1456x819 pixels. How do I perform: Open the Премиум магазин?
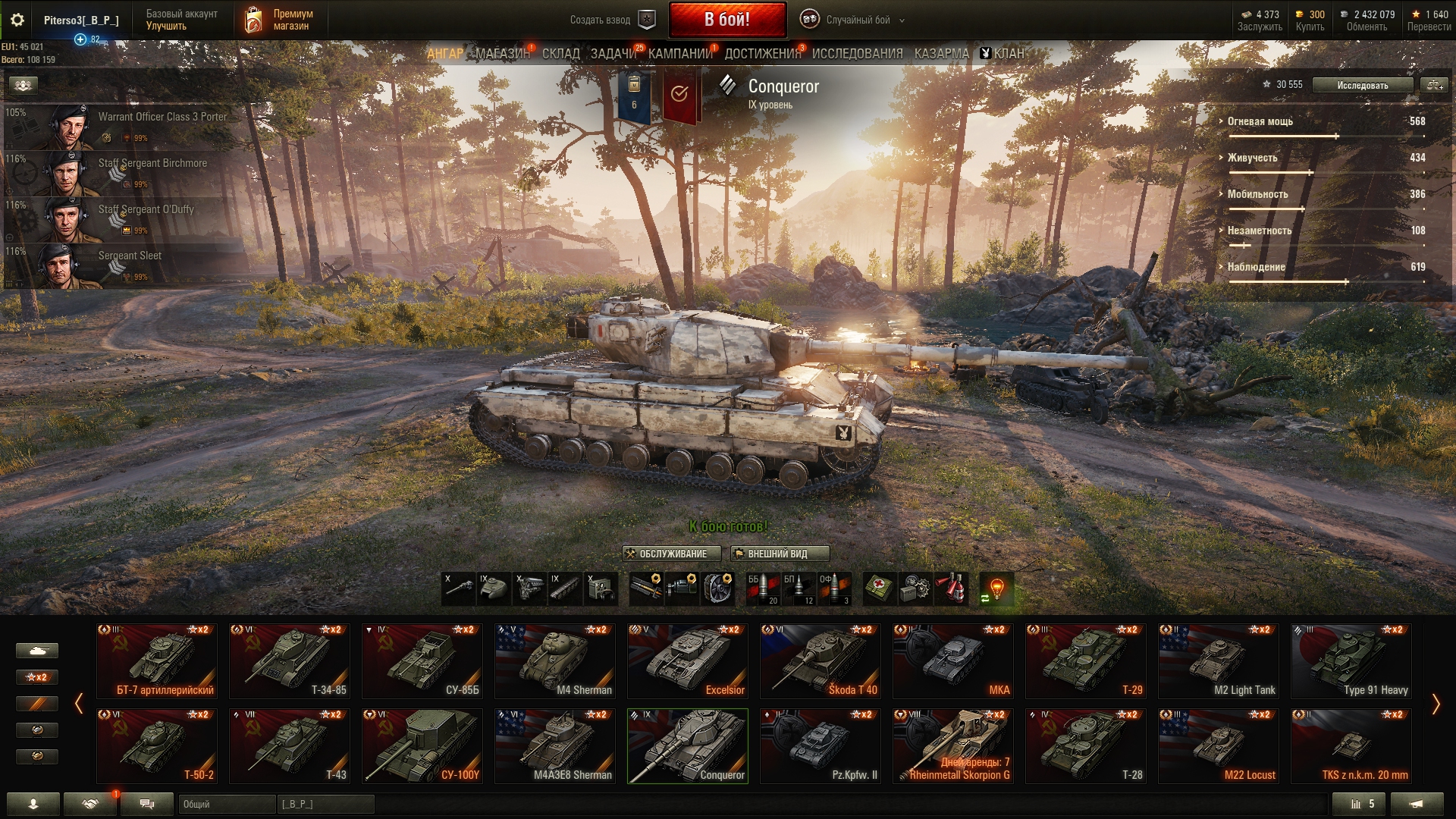click(279, 20)
